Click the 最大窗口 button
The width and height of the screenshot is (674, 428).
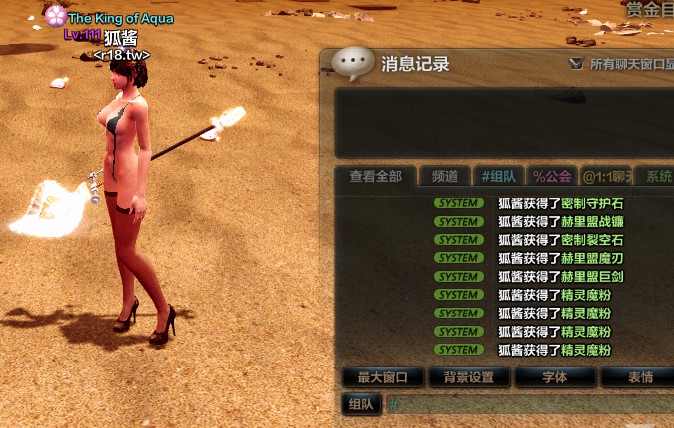(x=382, y=377)
